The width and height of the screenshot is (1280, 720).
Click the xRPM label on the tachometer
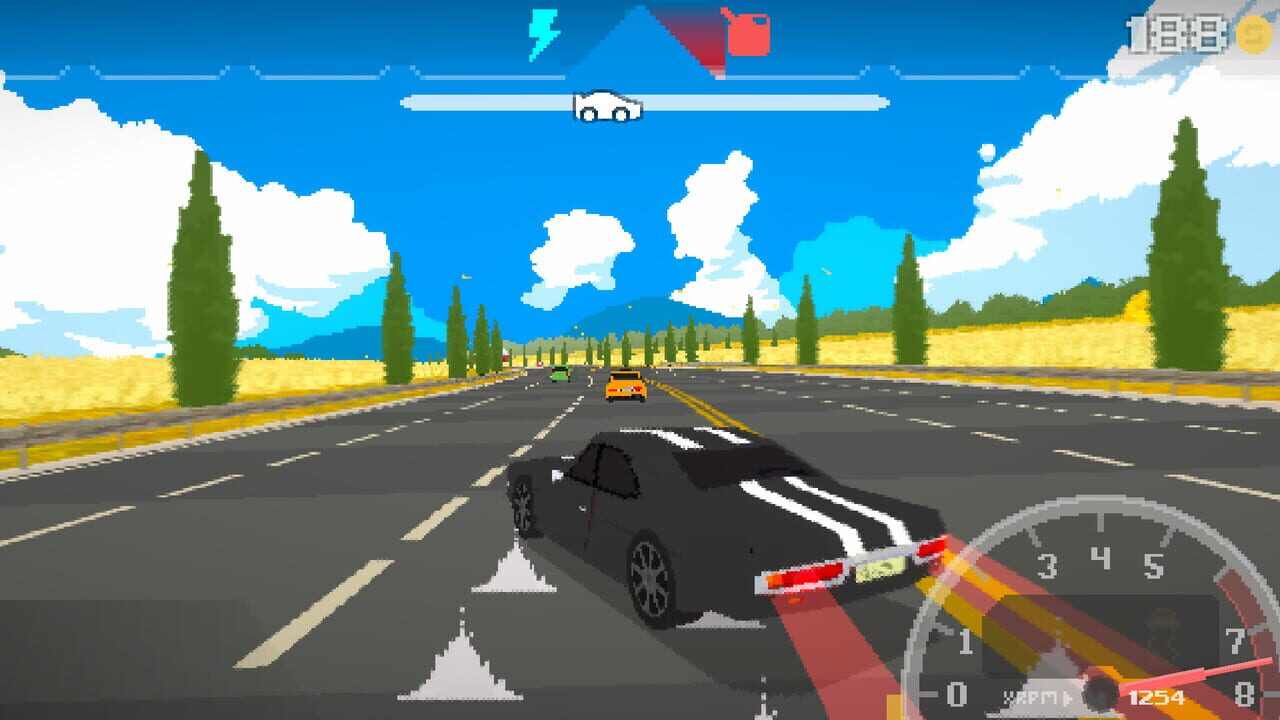point(1031,695)
